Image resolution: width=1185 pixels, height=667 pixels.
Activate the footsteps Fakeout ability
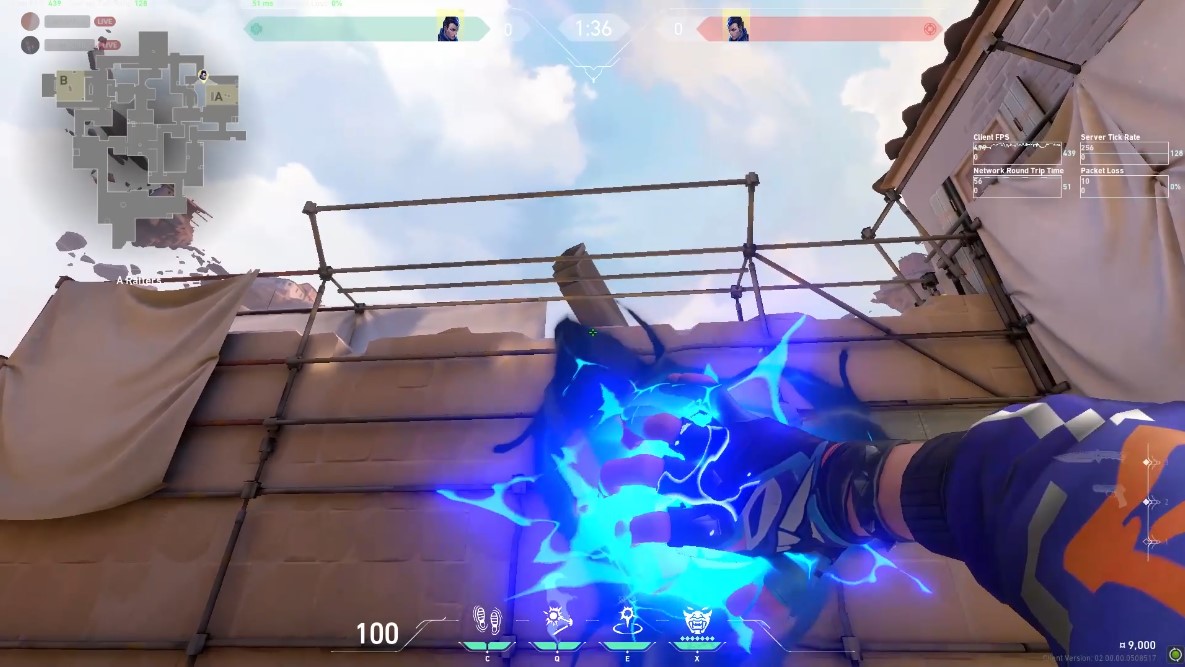[487, 620]
